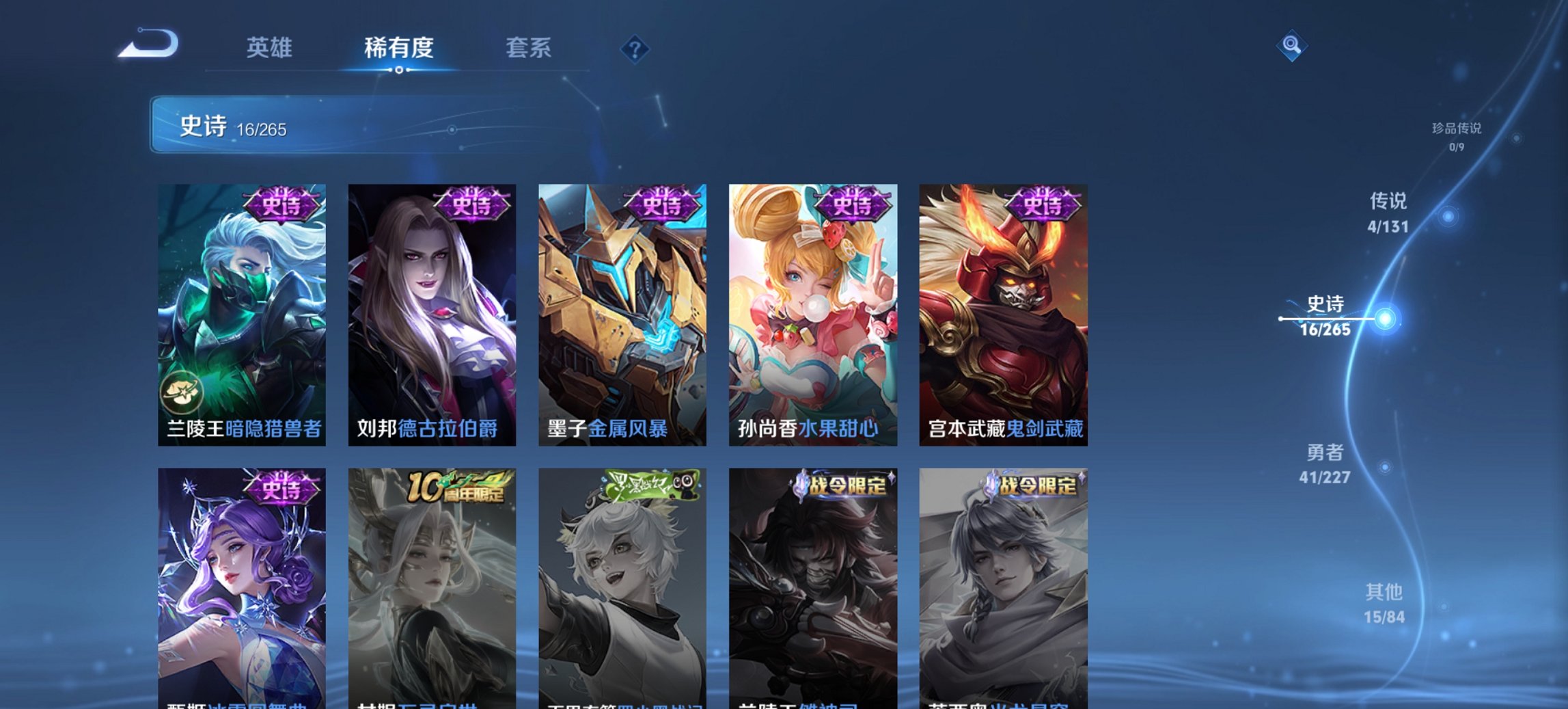Click the star emblem on 兰陵王暗隐猎兽者 card
This screenshot has width=1568, height=709.
click(182, 393)
